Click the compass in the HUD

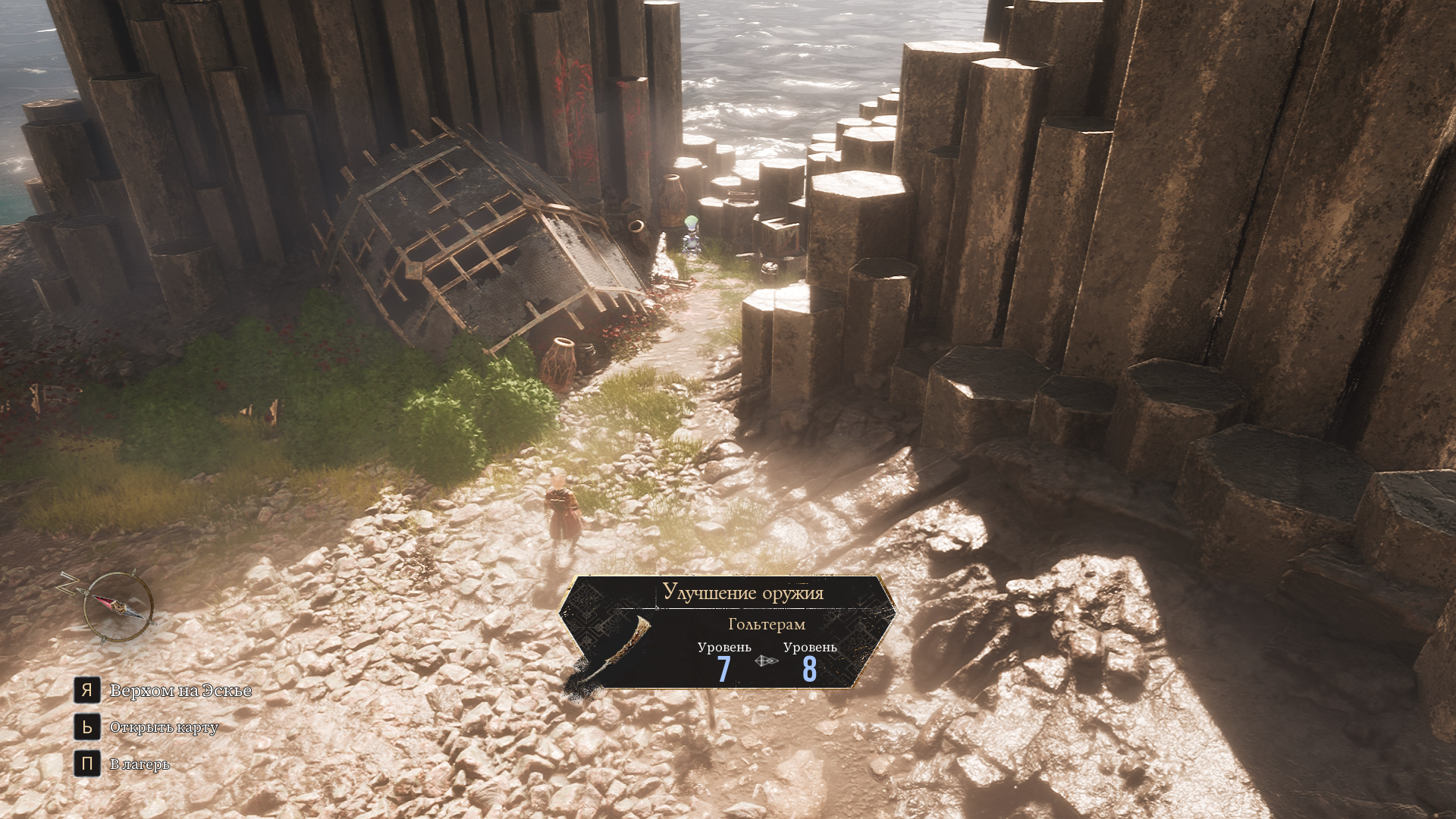pos(118,608)
